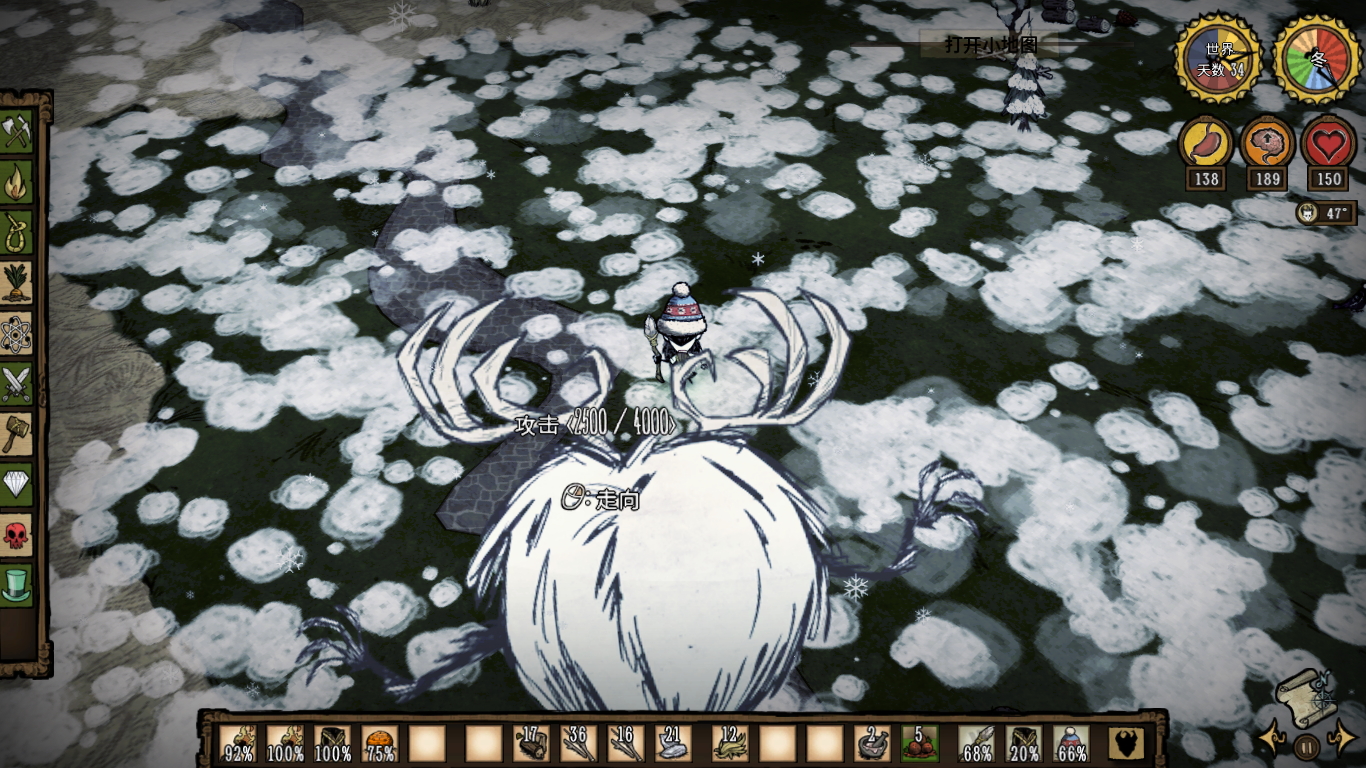This screenshot has width=1366, height=768.
Task: Choose the crossed-swords Fight tab
Action: (17, 384)
